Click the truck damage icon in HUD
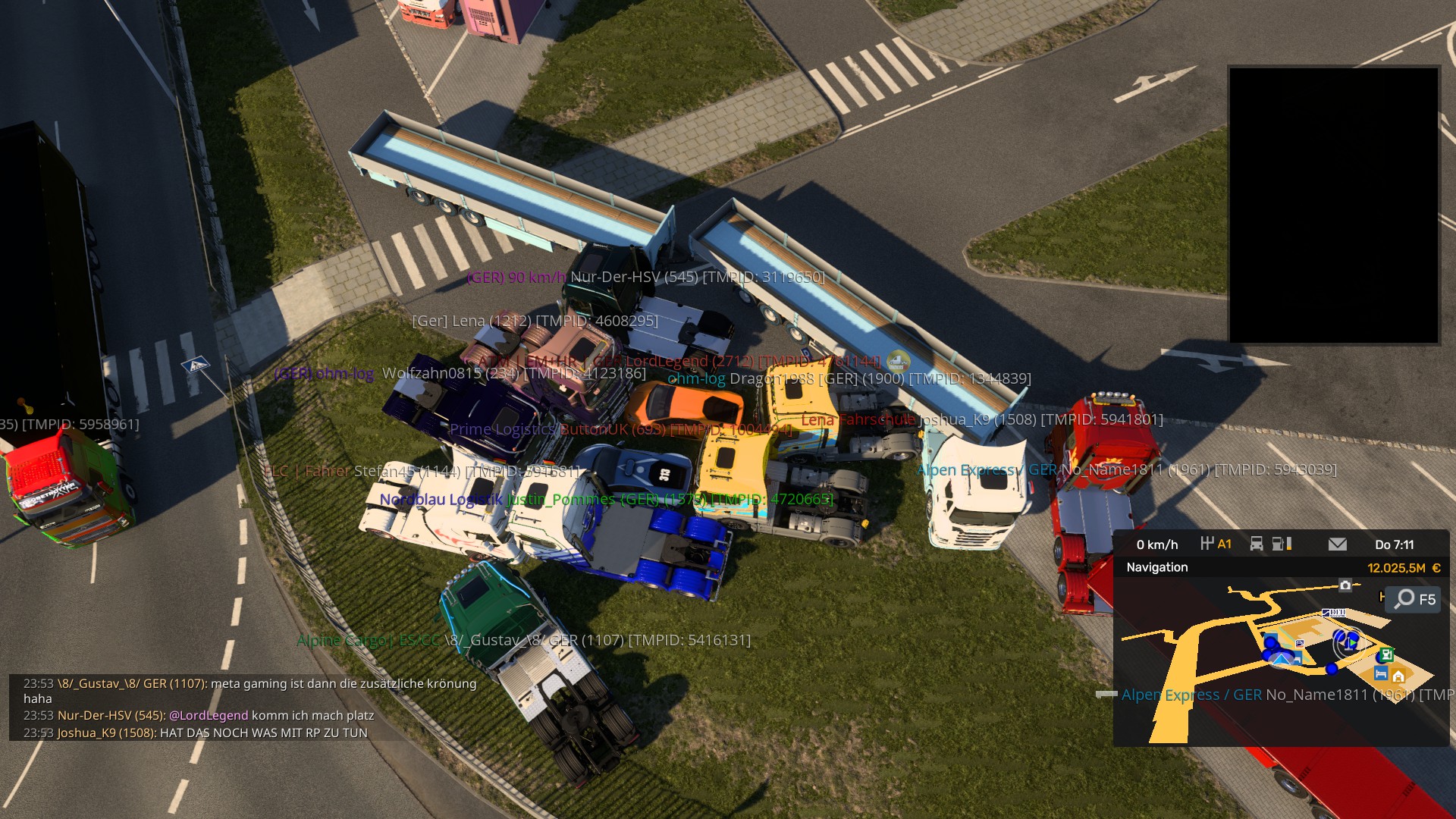1456x819 pixels. [x=1257, y=544]
